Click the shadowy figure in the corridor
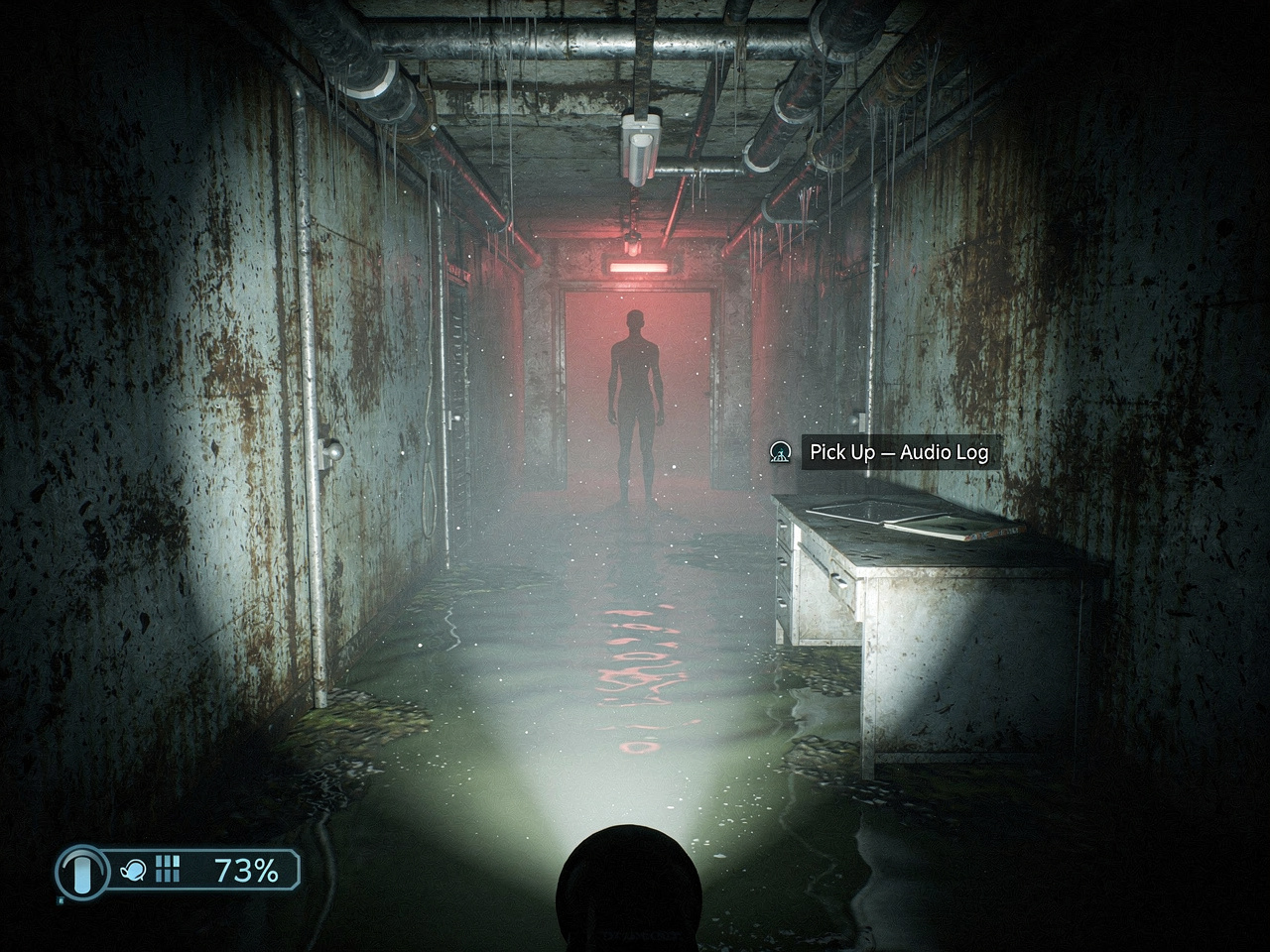 (635, 397)
